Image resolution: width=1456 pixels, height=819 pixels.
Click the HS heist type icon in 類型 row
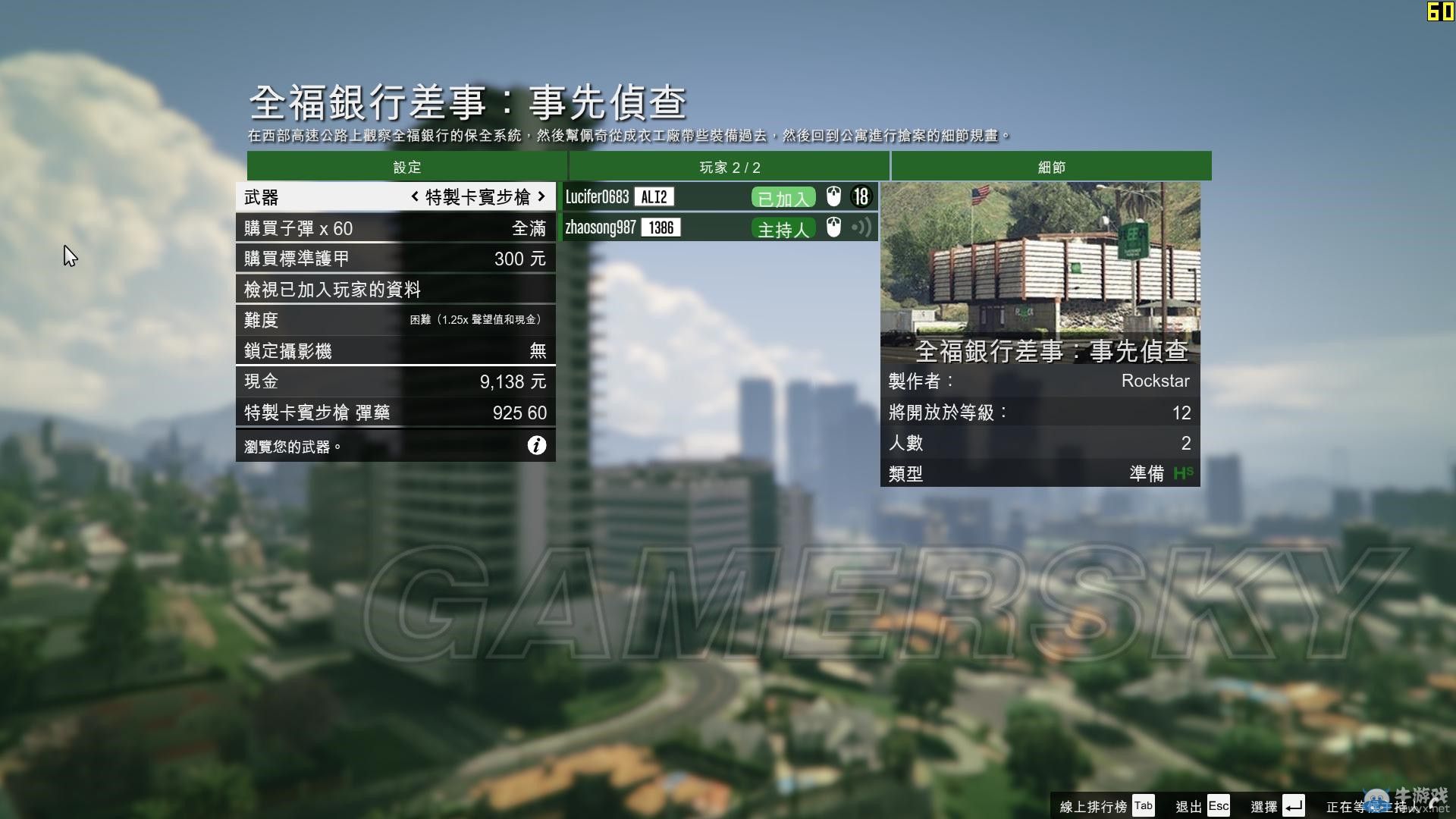coord(1184,473)
